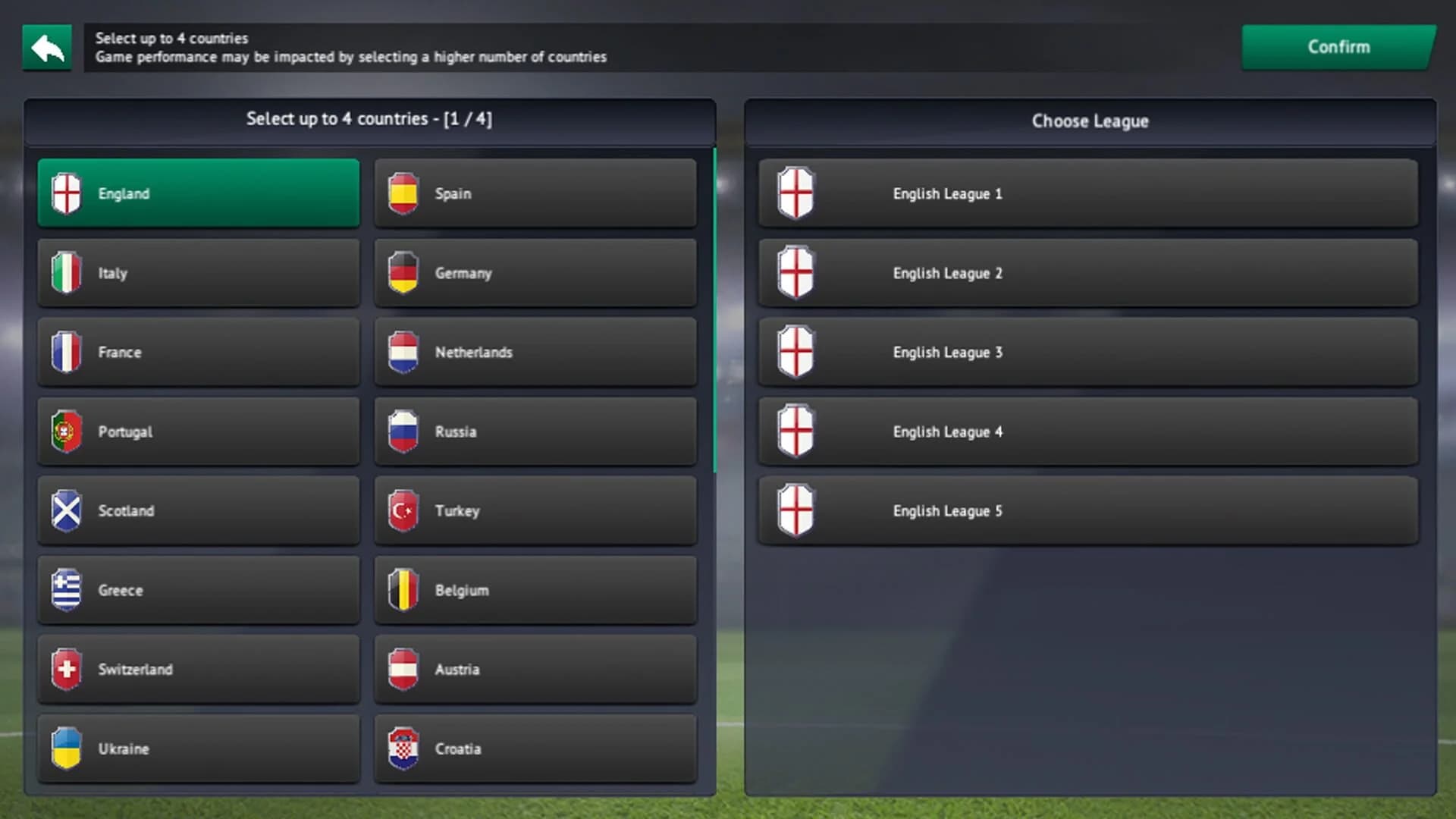
Task: Click the Germany flag icon
Action: click(404, 273)
